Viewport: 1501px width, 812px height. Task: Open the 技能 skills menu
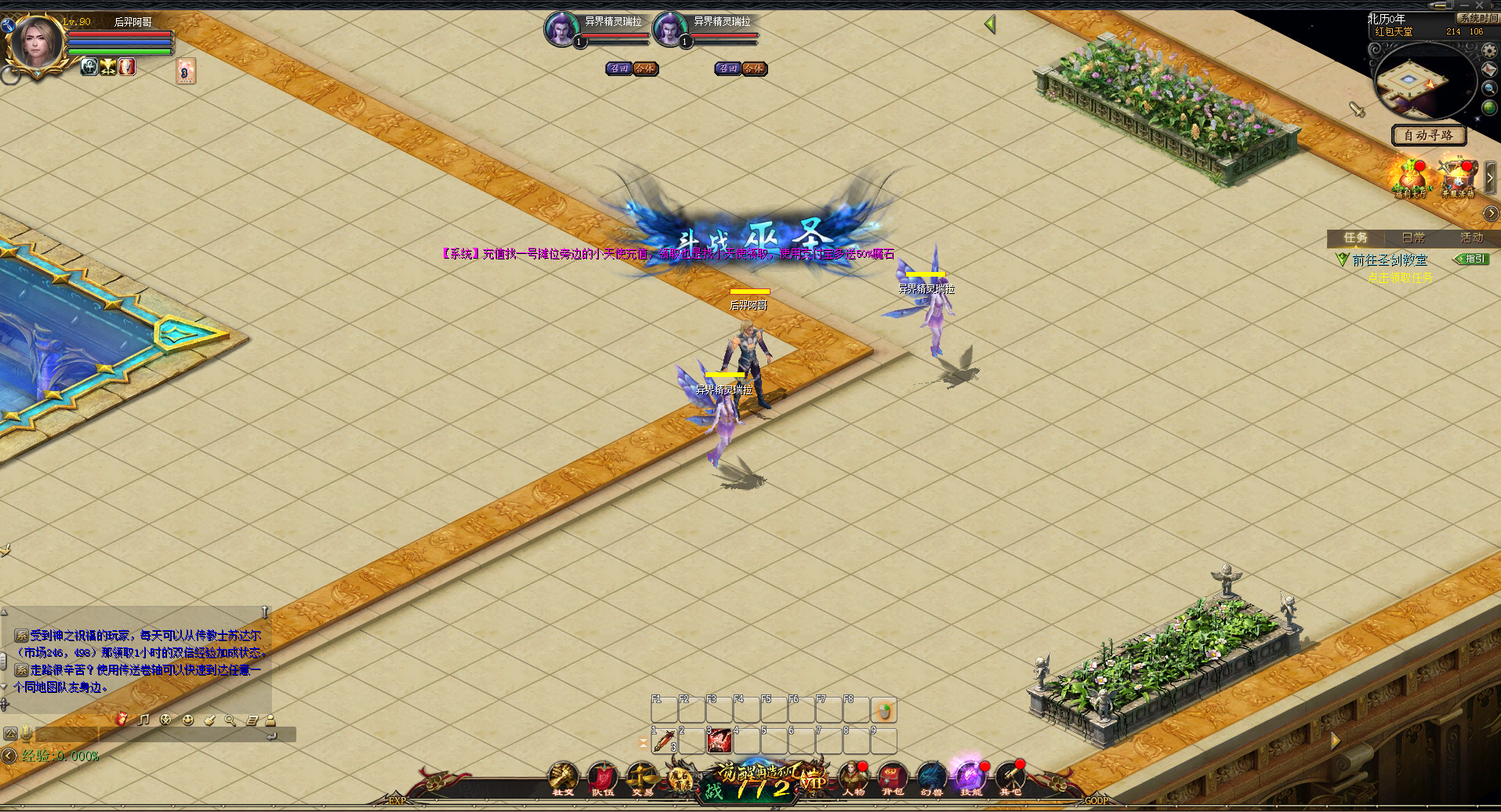[x=970, y=777]
